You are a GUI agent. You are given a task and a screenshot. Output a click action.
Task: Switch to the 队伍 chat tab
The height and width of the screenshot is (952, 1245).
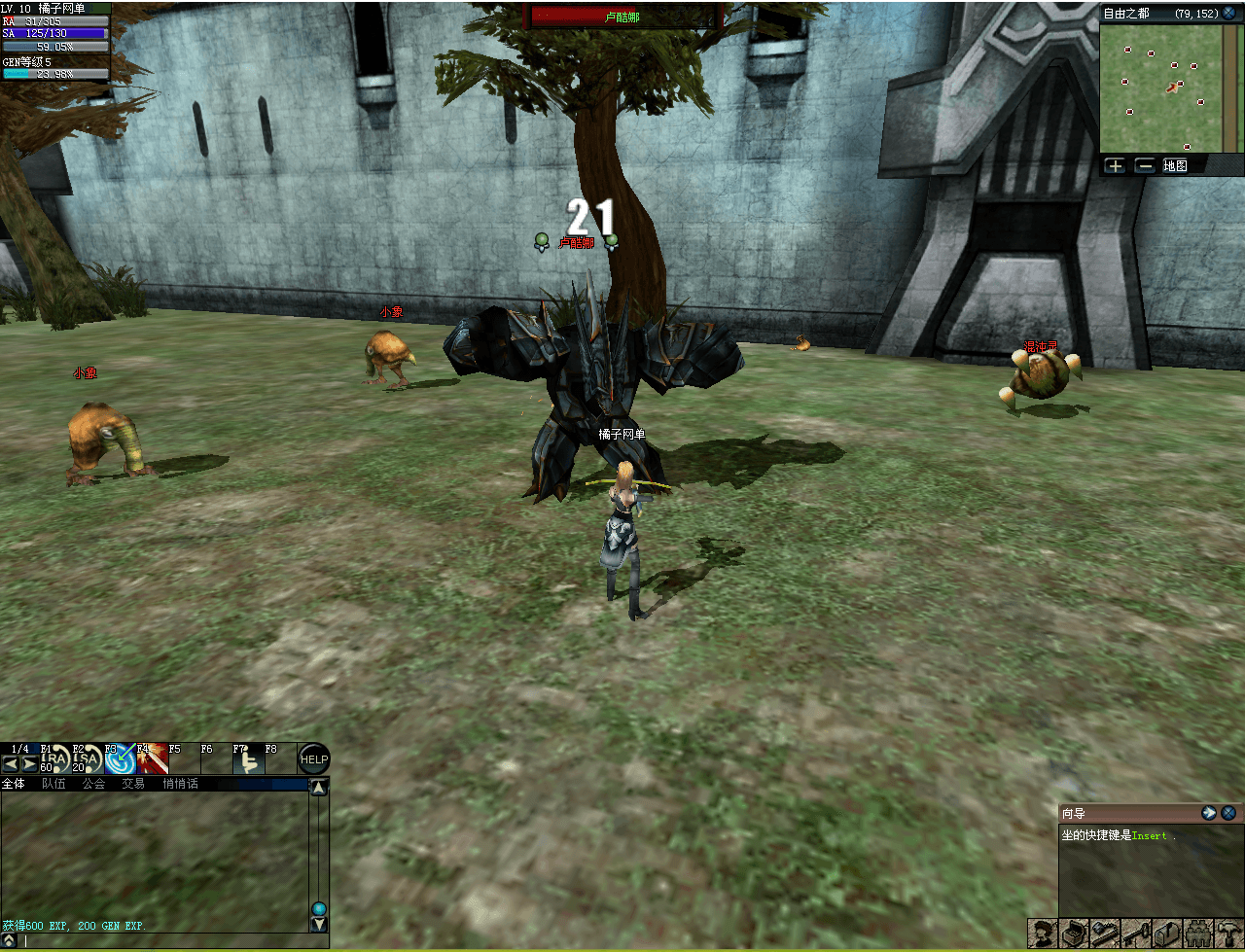(53, 784)
